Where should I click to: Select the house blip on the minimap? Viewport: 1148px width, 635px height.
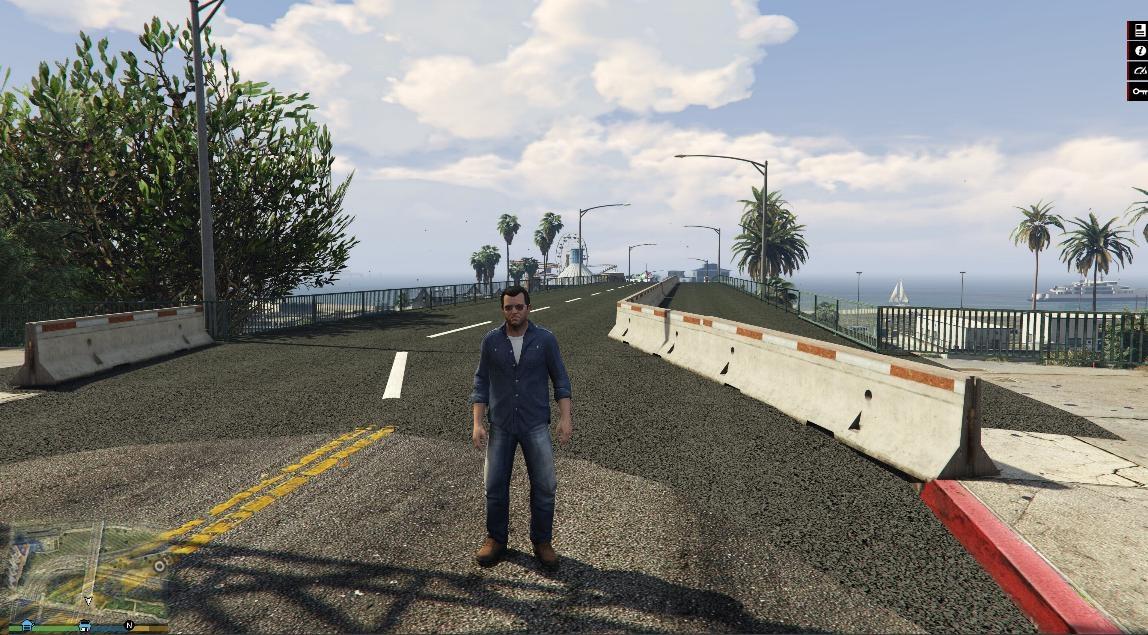pos(27,625)
